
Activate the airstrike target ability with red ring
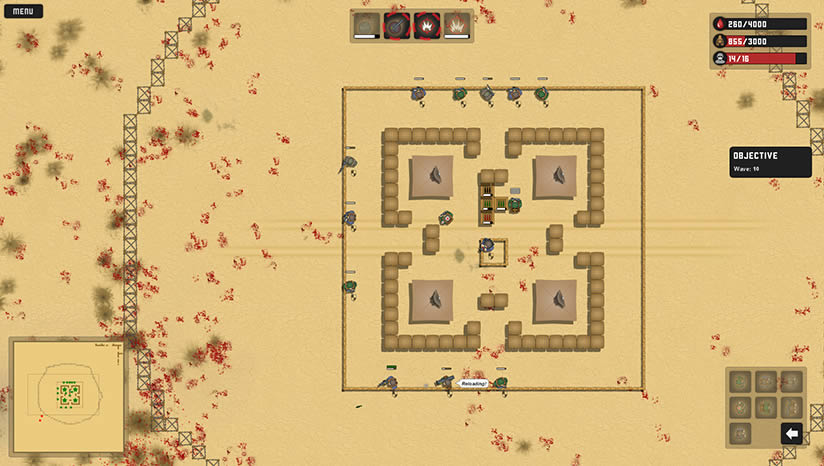point(397,25)
